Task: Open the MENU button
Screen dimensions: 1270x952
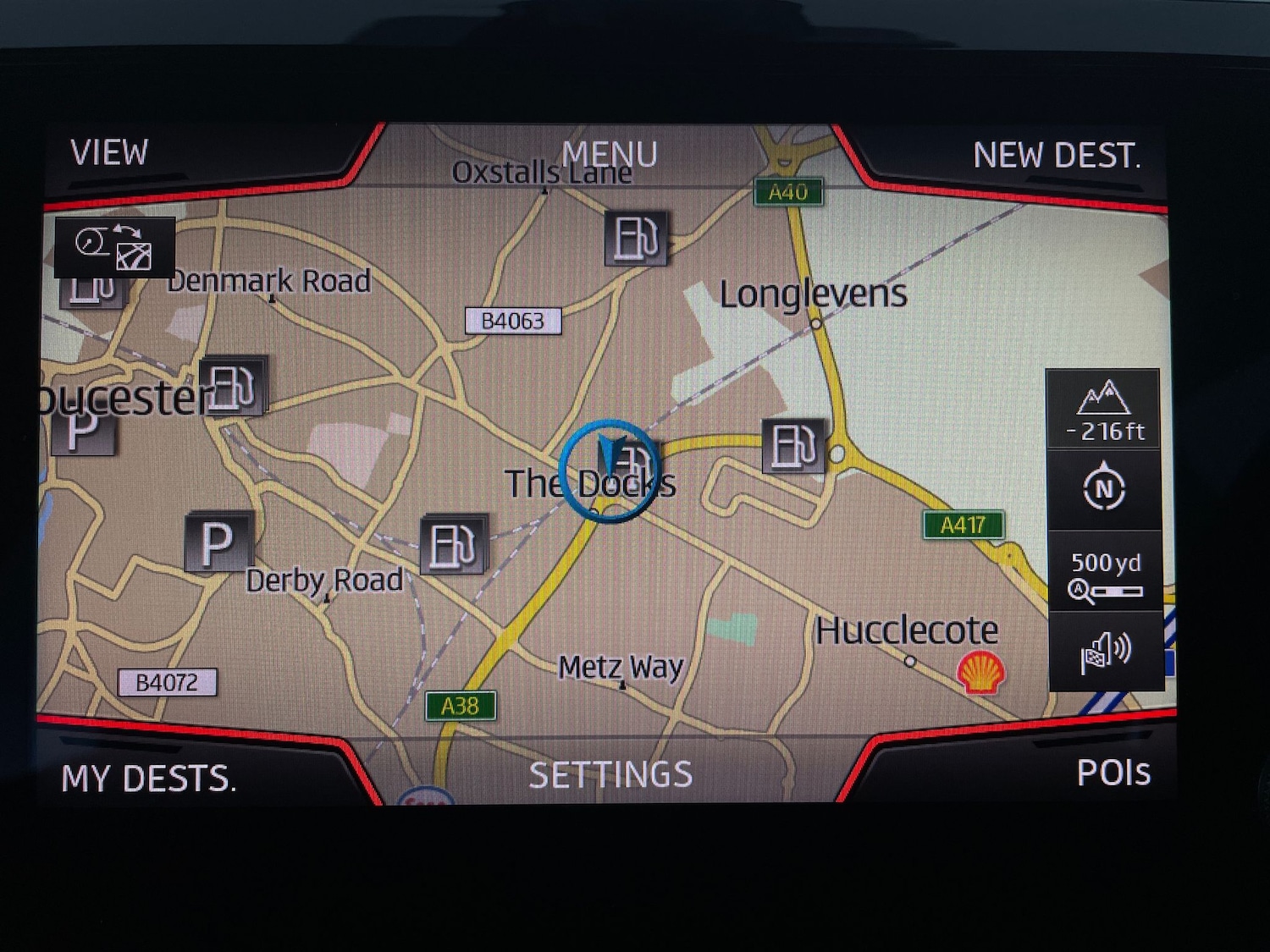Action: pyautogui.click(x=609, y=154)
